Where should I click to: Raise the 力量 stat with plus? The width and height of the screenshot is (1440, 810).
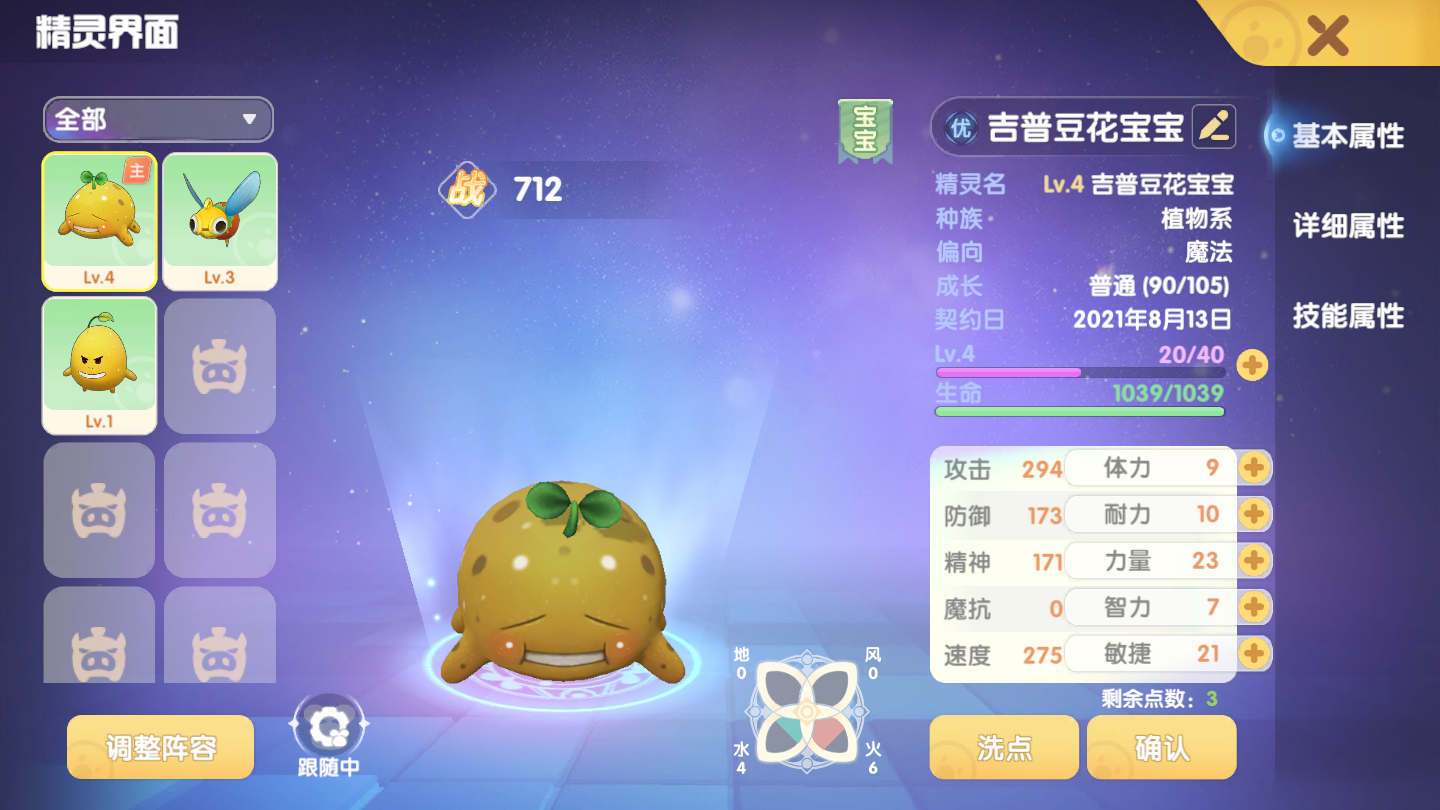(1253, 560)
